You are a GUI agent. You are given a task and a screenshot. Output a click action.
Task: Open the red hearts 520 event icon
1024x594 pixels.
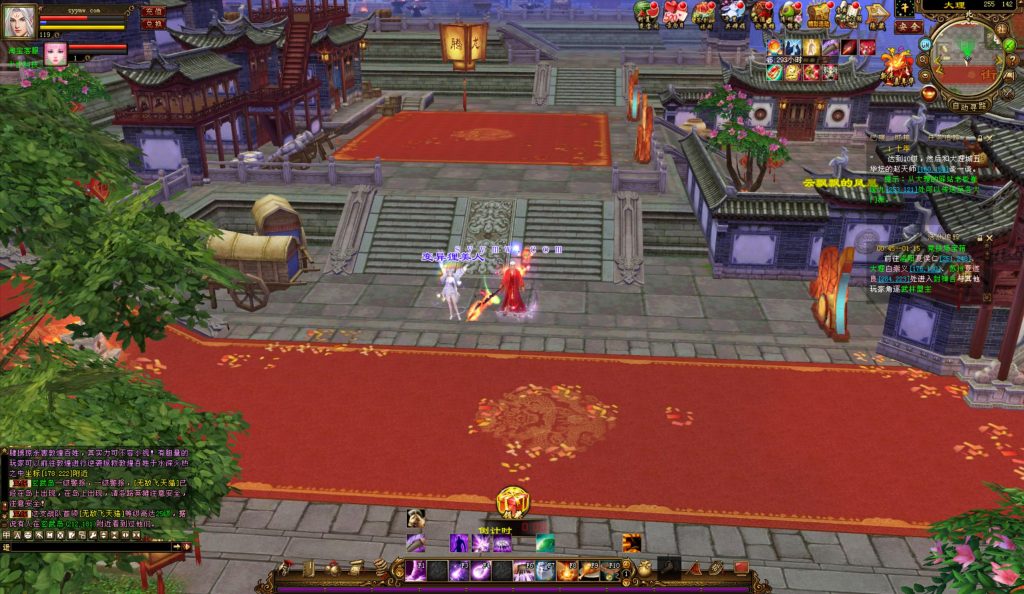coord(675,13)
